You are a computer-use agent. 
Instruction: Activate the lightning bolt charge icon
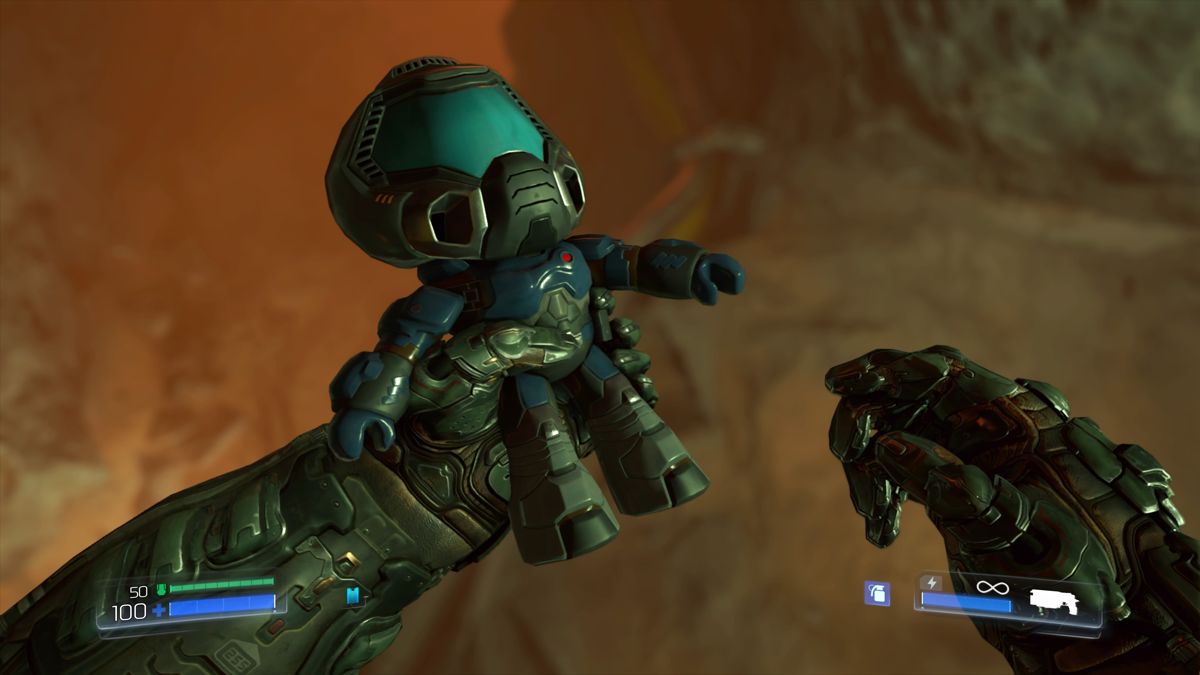932,583
